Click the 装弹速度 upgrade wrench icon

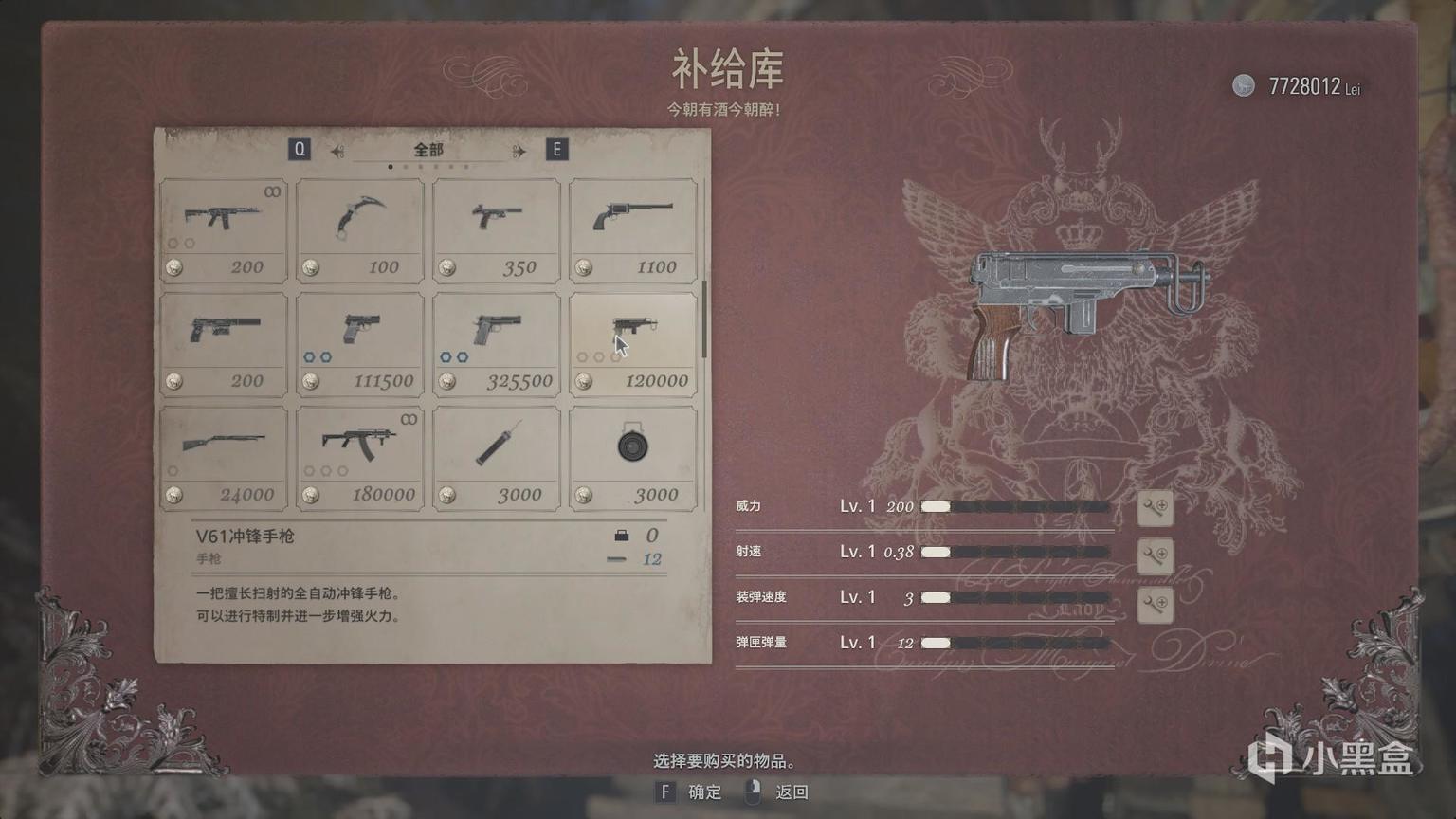click(1156, 604)
